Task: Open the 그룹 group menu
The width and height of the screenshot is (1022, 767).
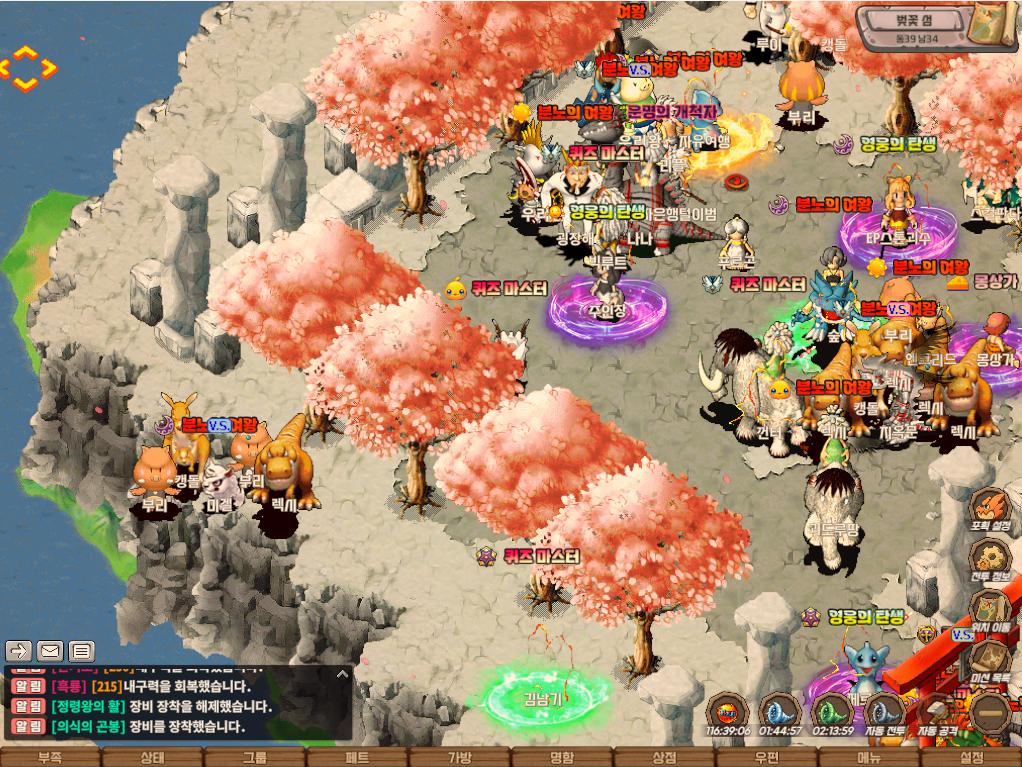Action: [x=255, y=757]
